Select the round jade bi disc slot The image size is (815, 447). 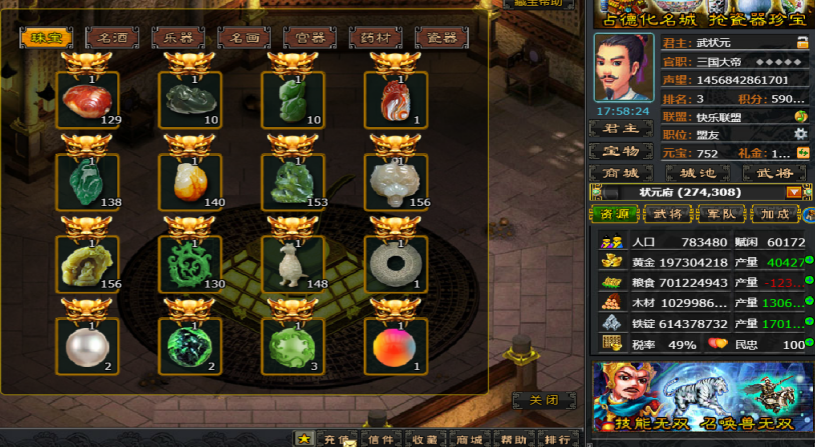(395, 264)
